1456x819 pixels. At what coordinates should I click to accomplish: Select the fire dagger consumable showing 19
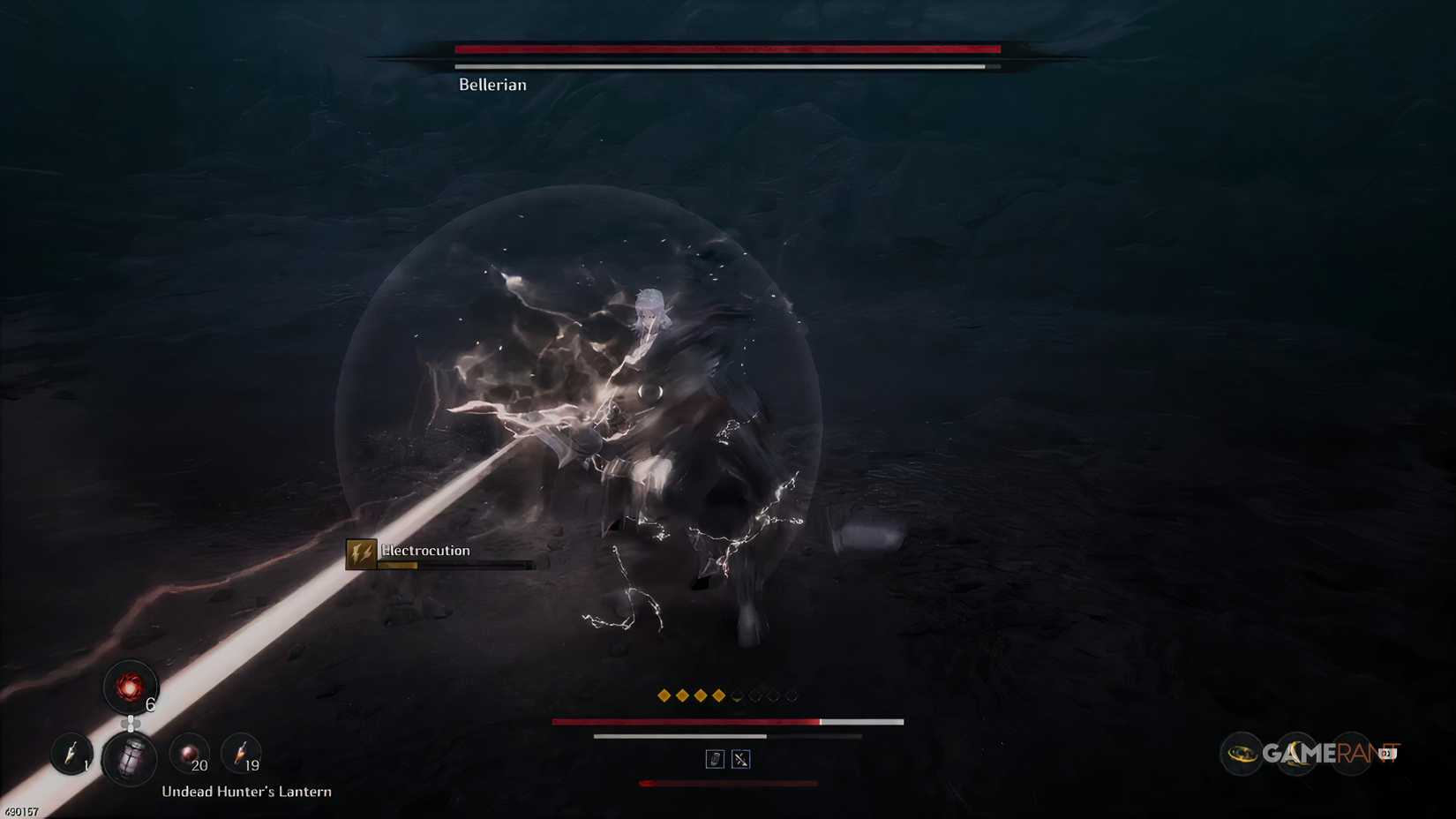tap(240, 754)
